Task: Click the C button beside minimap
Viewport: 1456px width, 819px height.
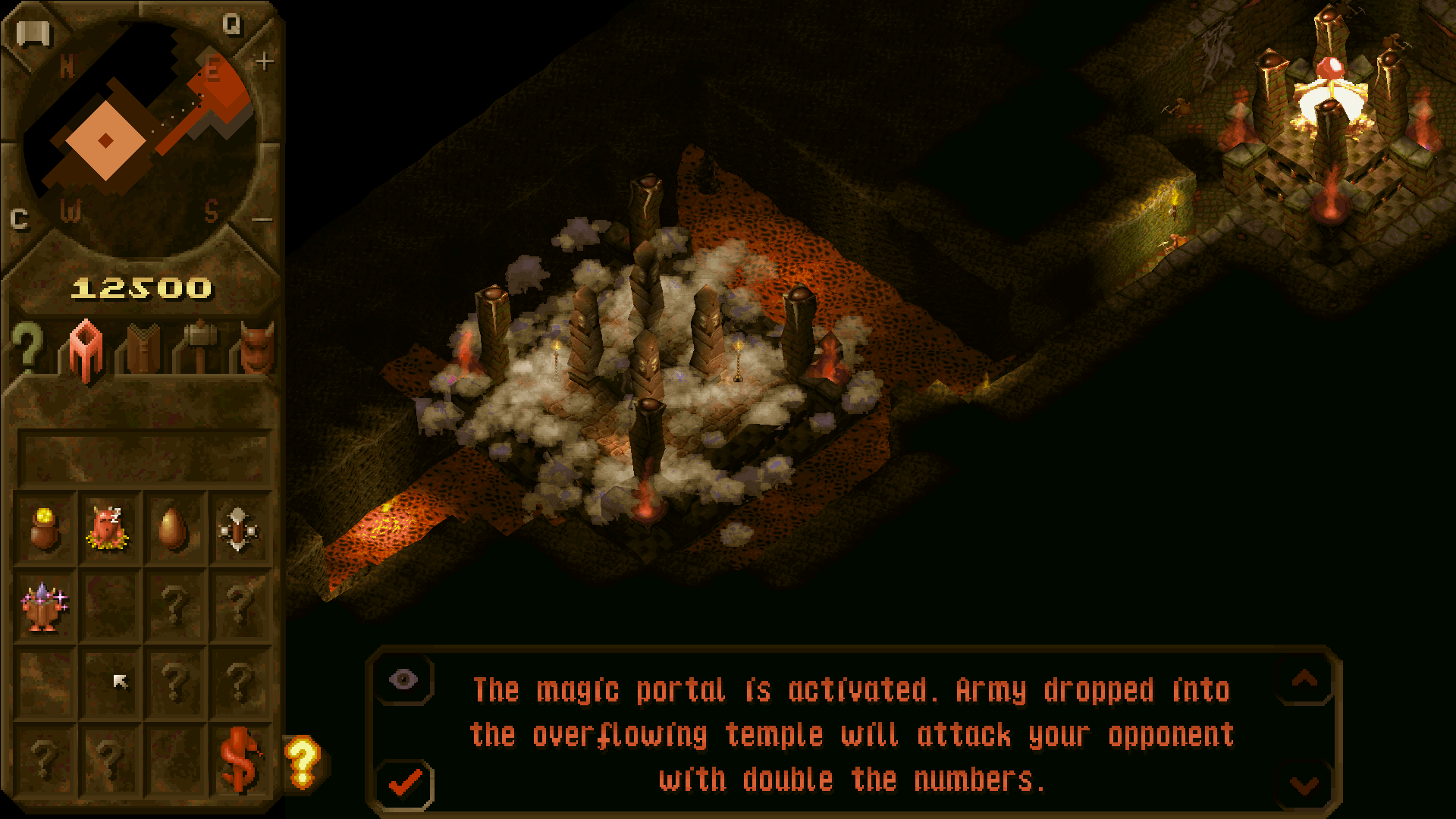Action: (20, 219)
